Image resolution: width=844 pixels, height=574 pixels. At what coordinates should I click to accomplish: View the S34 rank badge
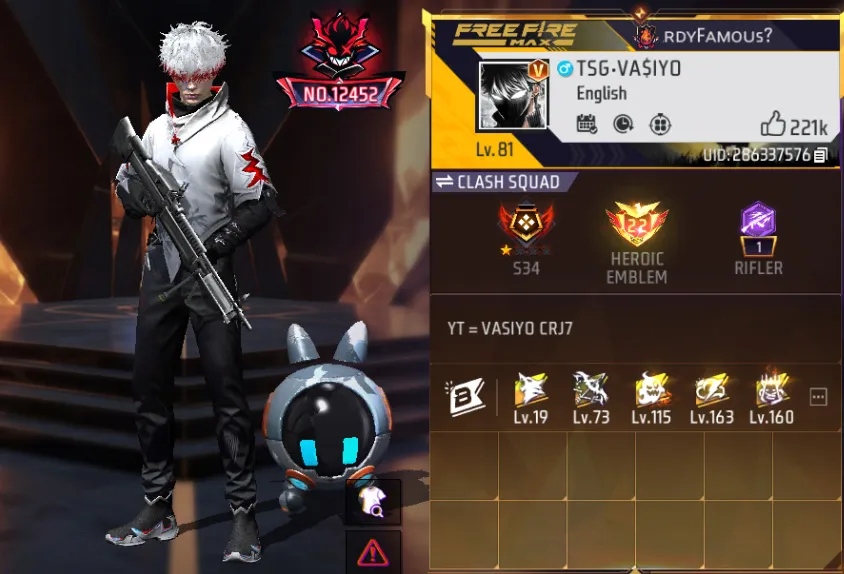[526, 232]
